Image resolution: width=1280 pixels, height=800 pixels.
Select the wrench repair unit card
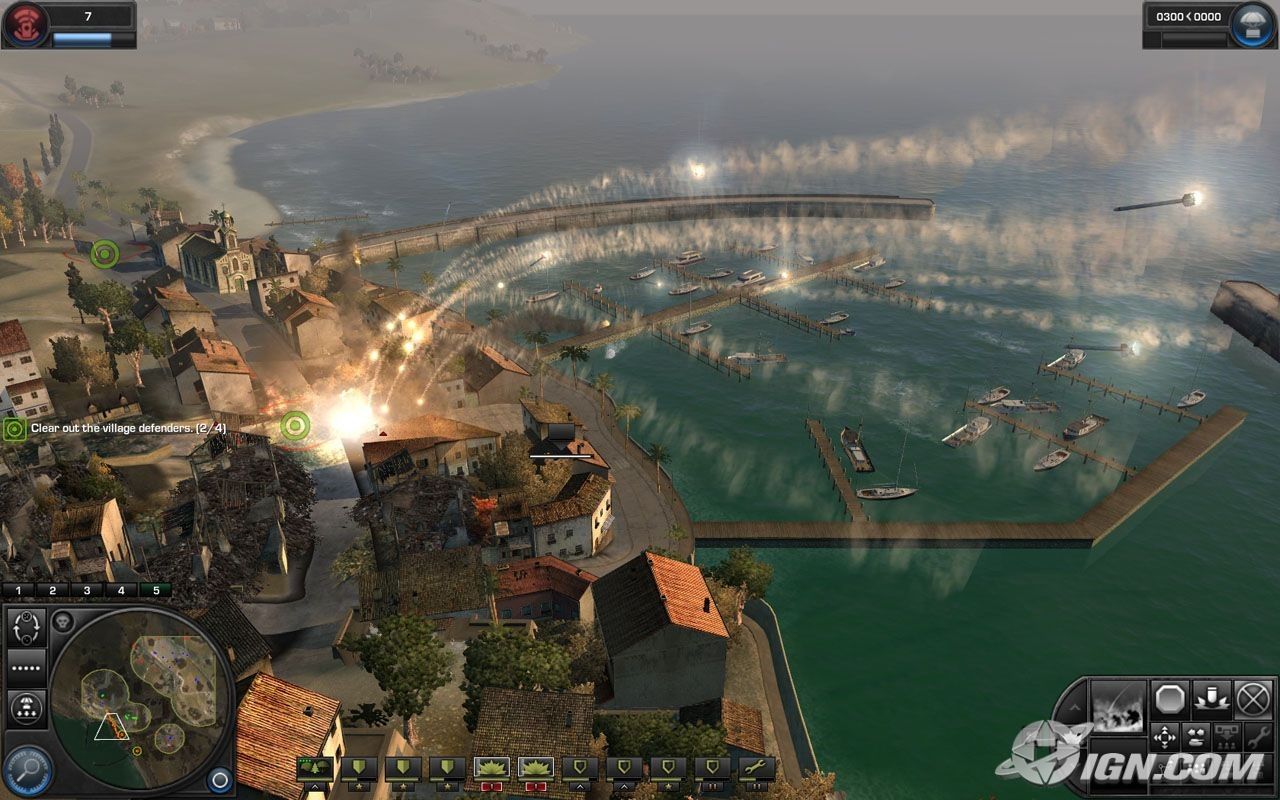[x=757, y=768]
